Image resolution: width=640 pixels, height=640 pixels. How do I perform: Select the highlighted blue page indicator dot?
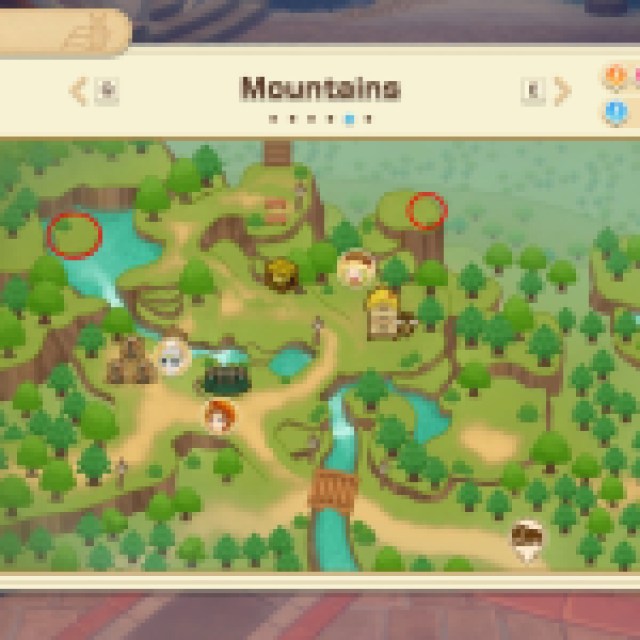[349, 119]
